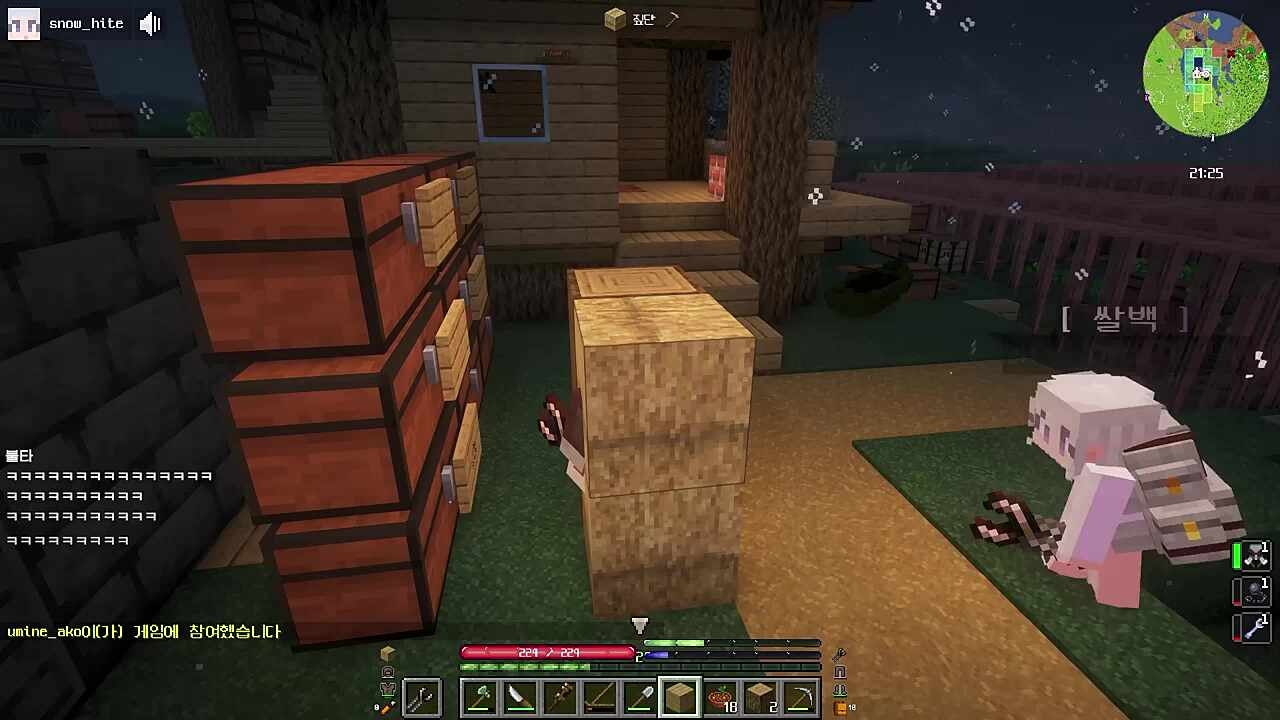Choose the log block stack of 2
Screen dimensions: 1280x720
tap(760, 697)
